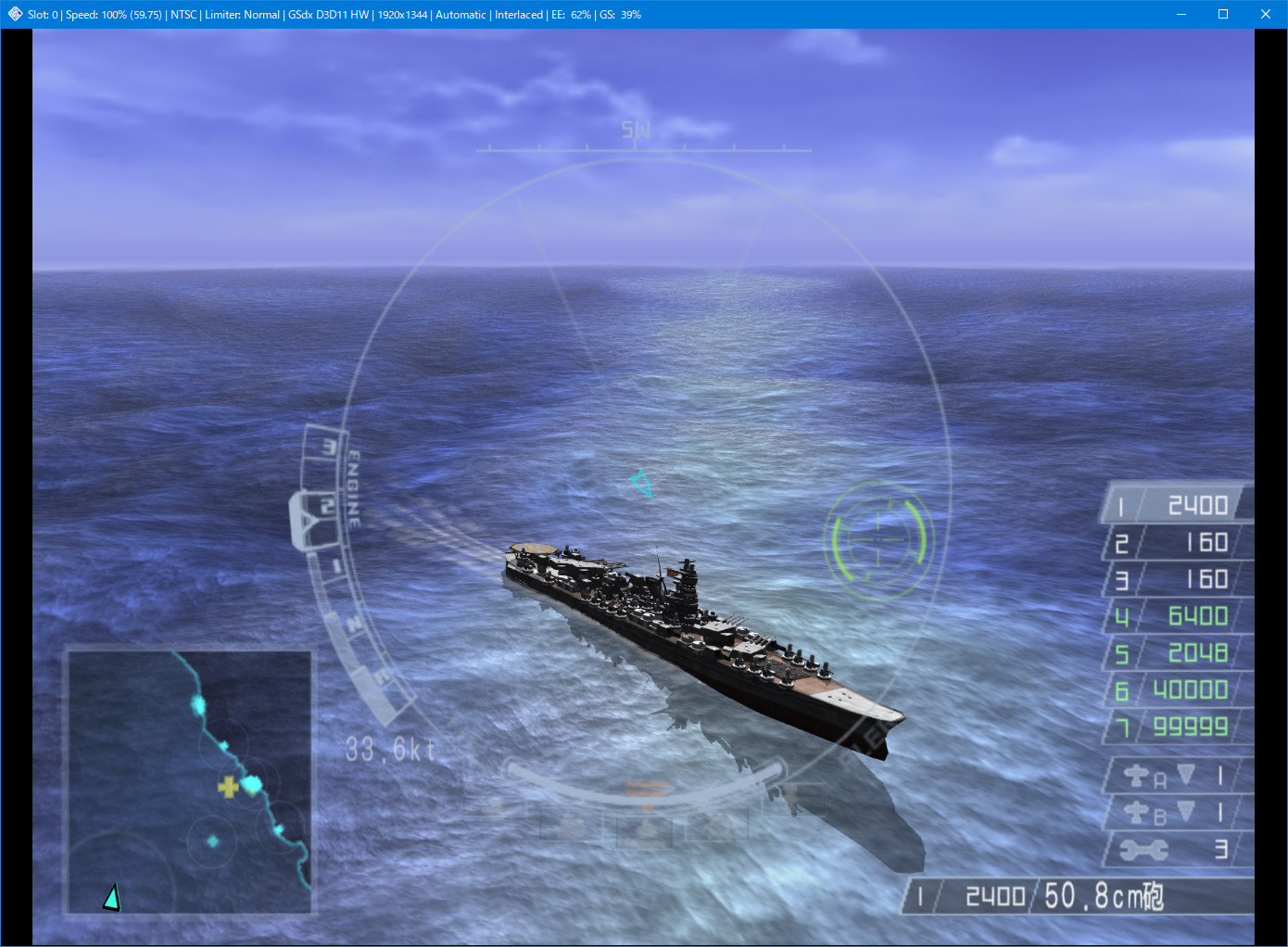Click the yellow cross marker on the minimap
The image size is (1288, 947).
(x=228, y=786)
